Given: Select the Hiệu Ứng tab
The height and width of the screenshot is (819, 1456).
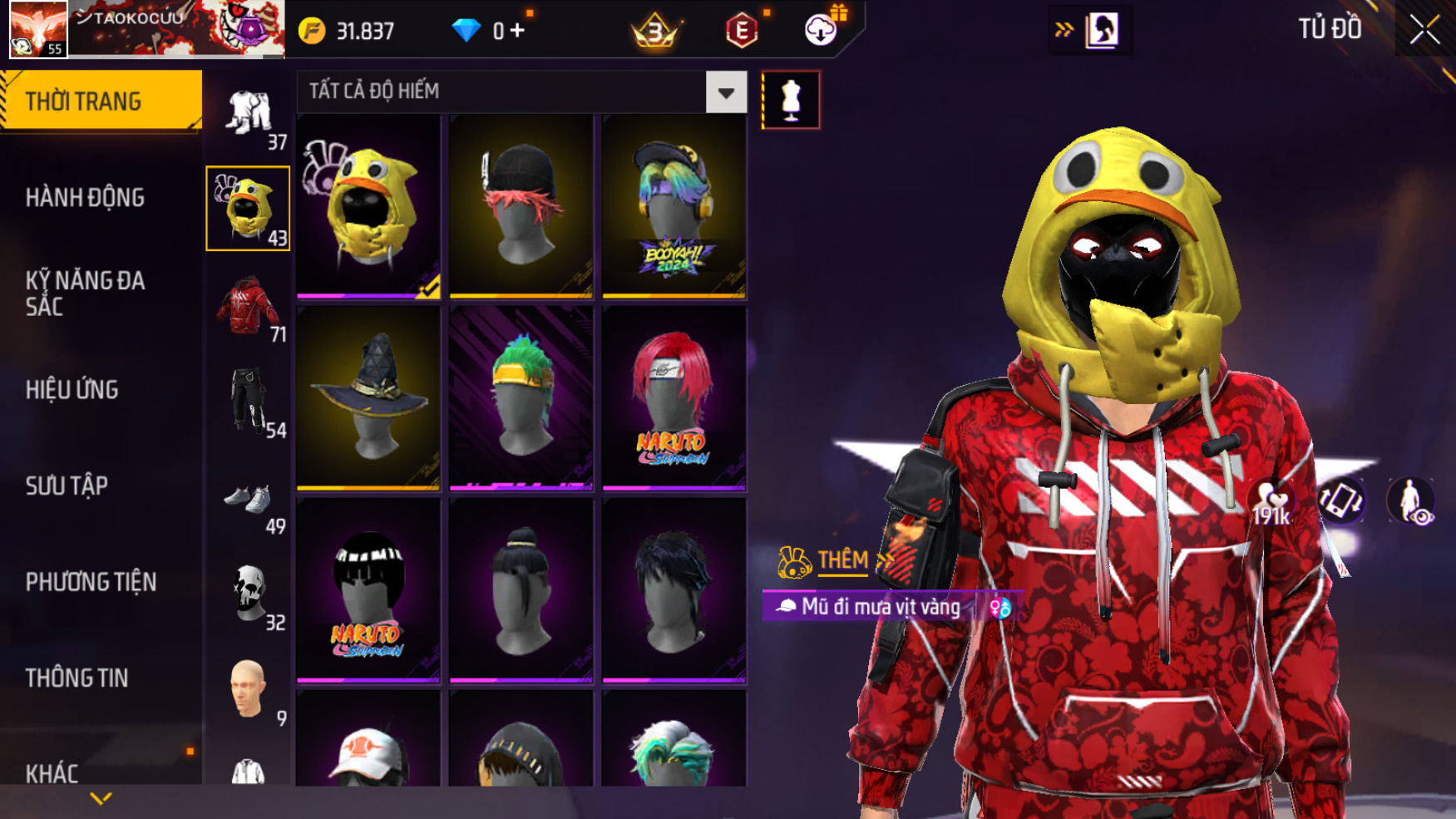Looking at the screenshot, I should pos(72,390).
